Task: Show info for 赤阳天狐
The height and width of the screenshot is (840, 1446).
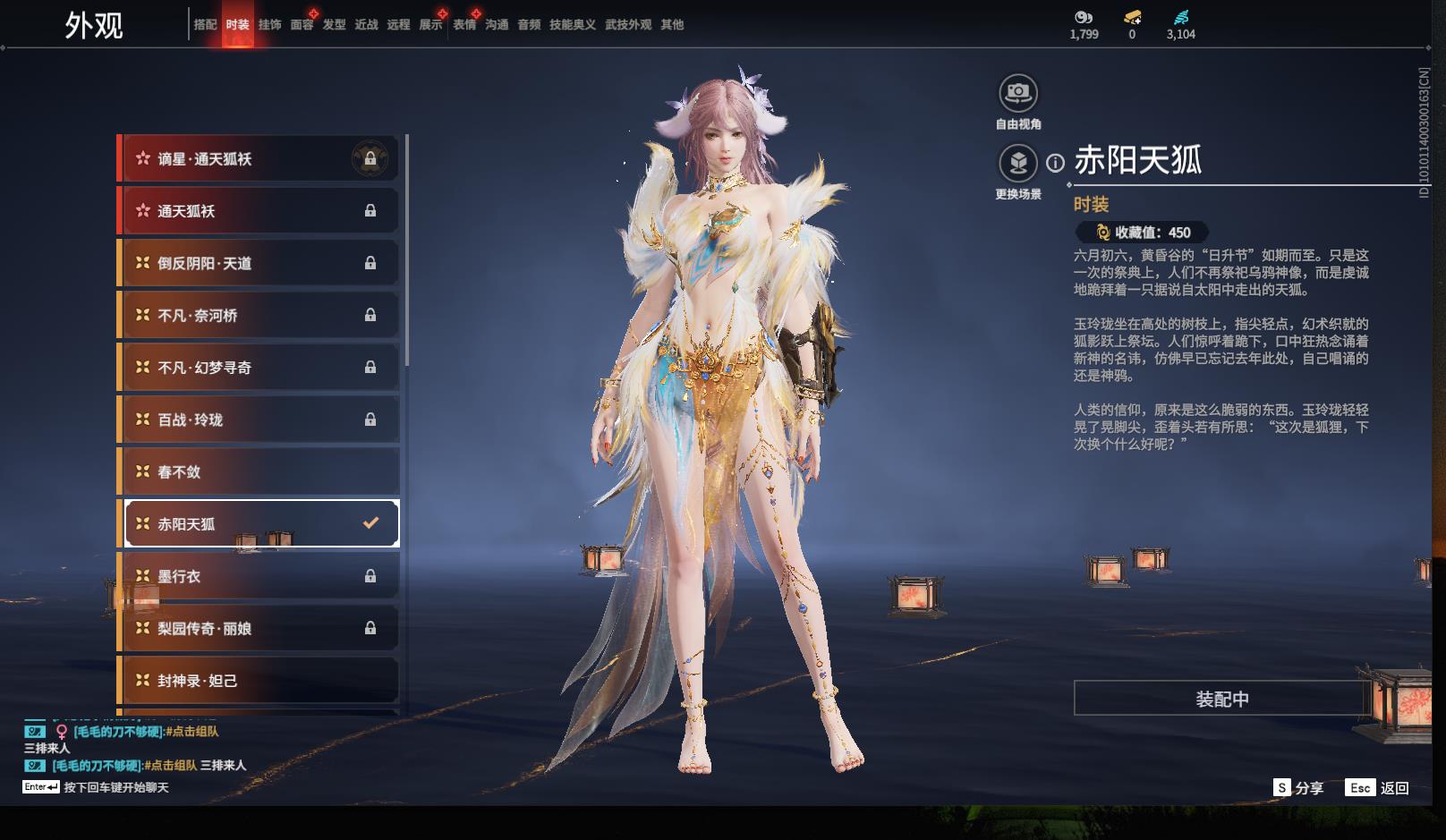Action: (1056, 163)
